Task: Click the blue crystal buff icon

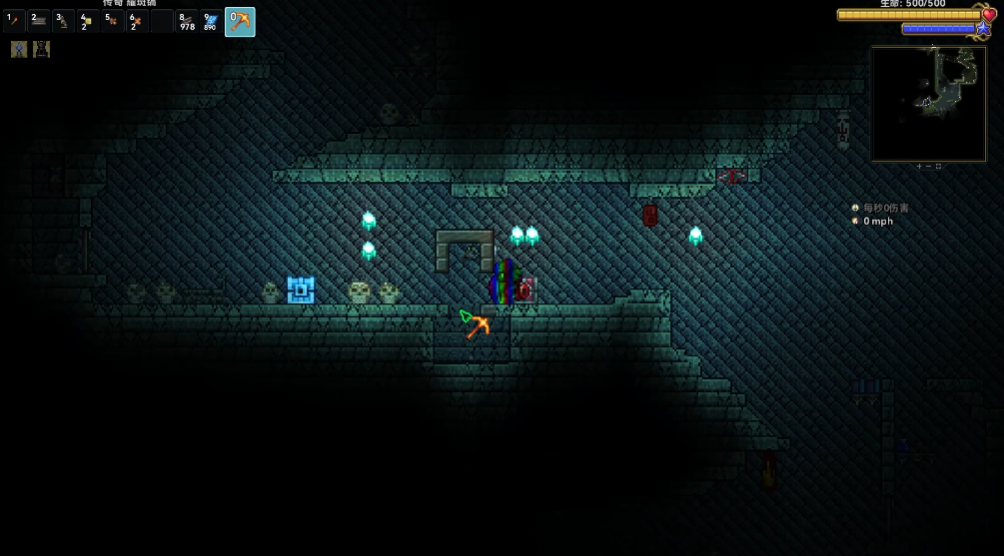Action: coord(19,49)
